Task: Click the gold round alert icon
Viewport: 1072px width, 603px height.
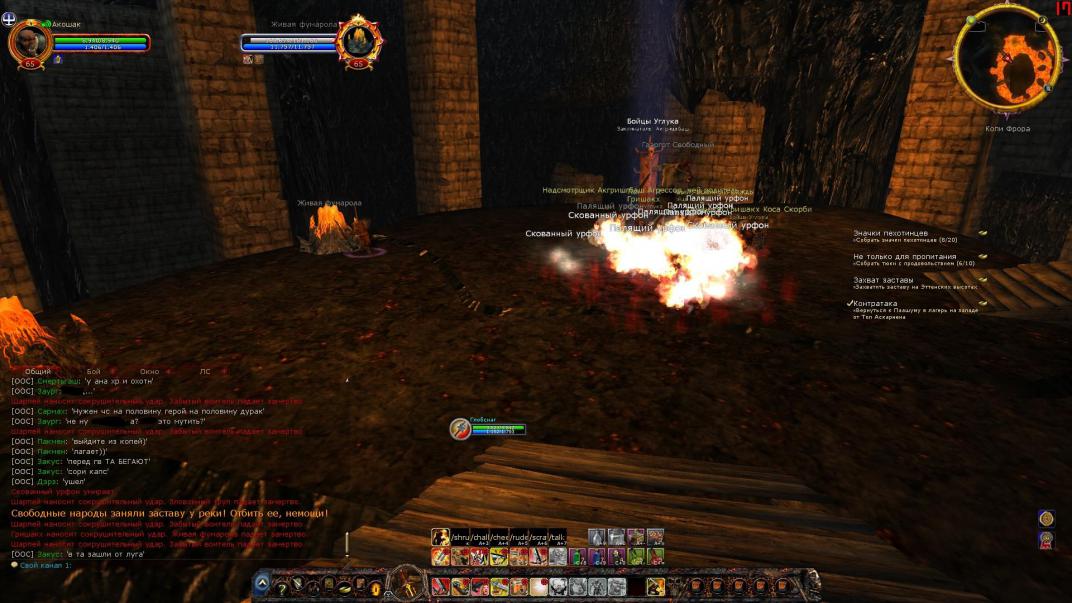Action: pyautogui.click(x=1046, y=518)
